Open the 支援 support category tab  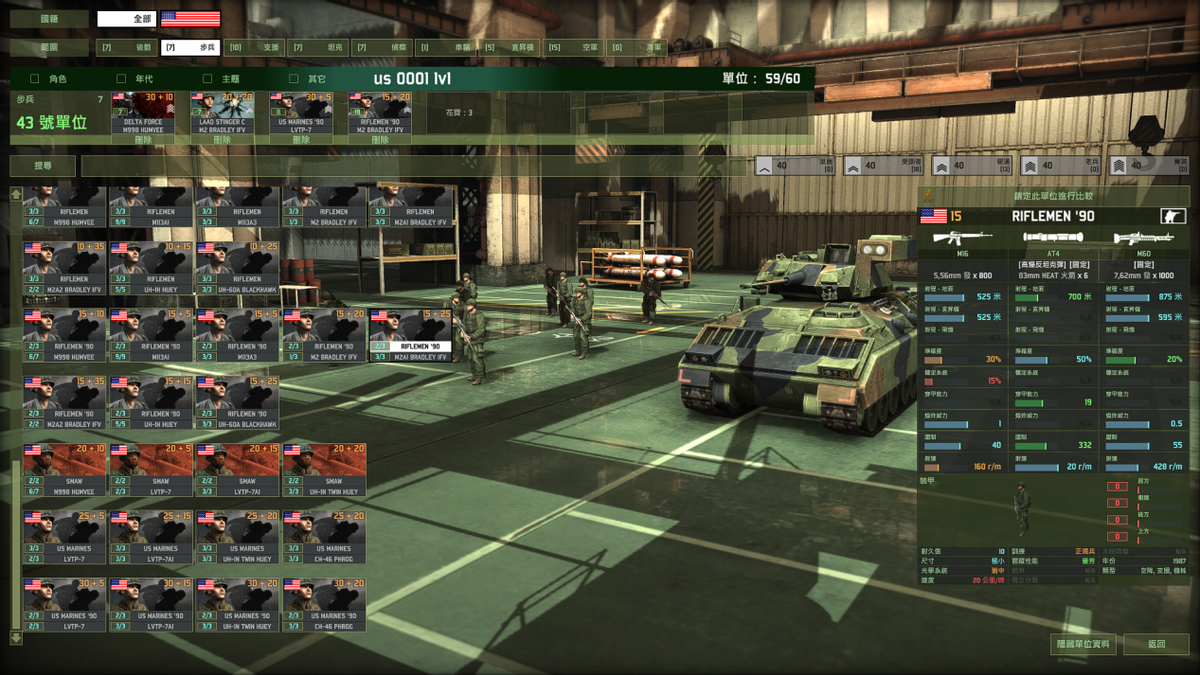pyautogui.click(x=254, y=47)
